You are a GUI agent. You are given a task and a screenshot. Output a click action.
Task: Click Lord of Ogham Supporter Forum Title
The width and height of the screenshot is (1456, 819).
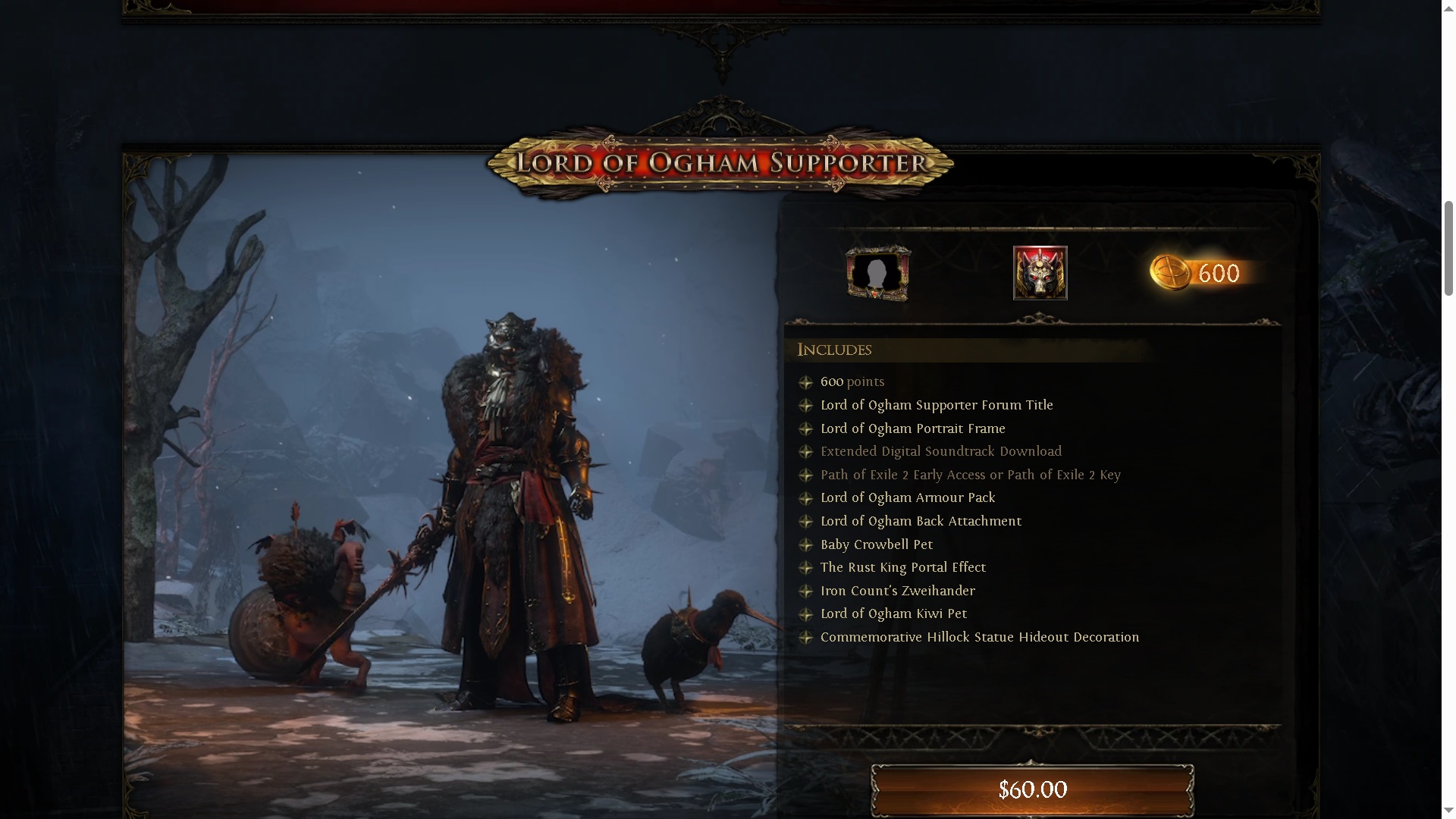[936, 406]
